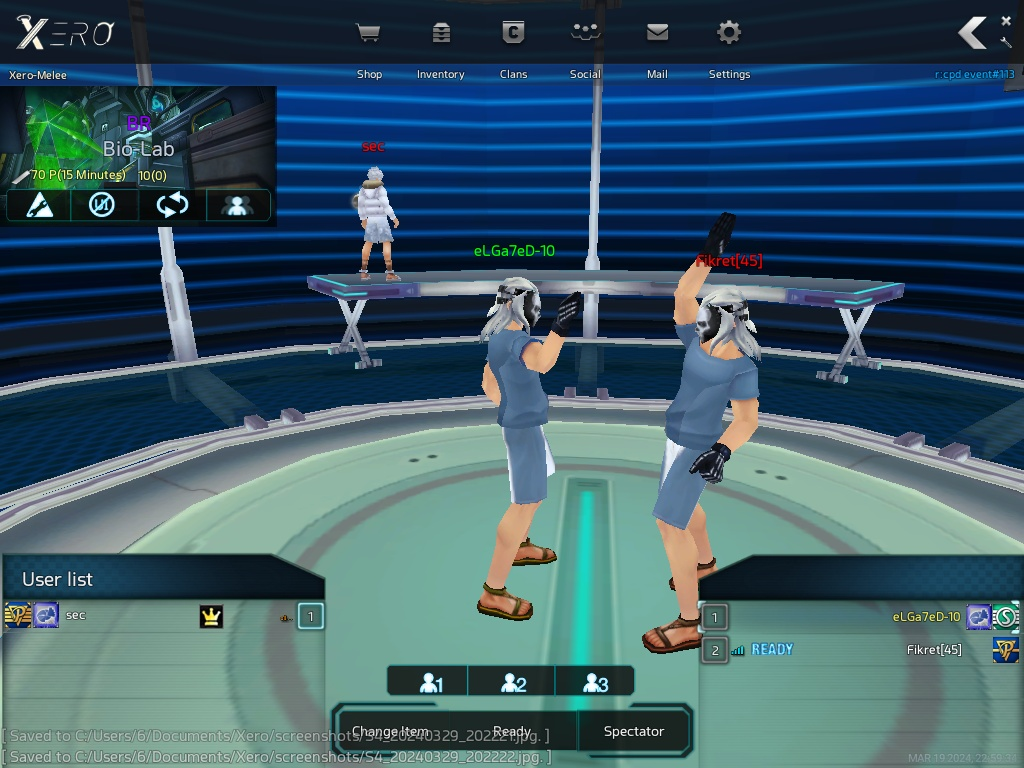This screenshot has height=768, width=1024.
Task: Click the group of players icon
Action: 238,205
